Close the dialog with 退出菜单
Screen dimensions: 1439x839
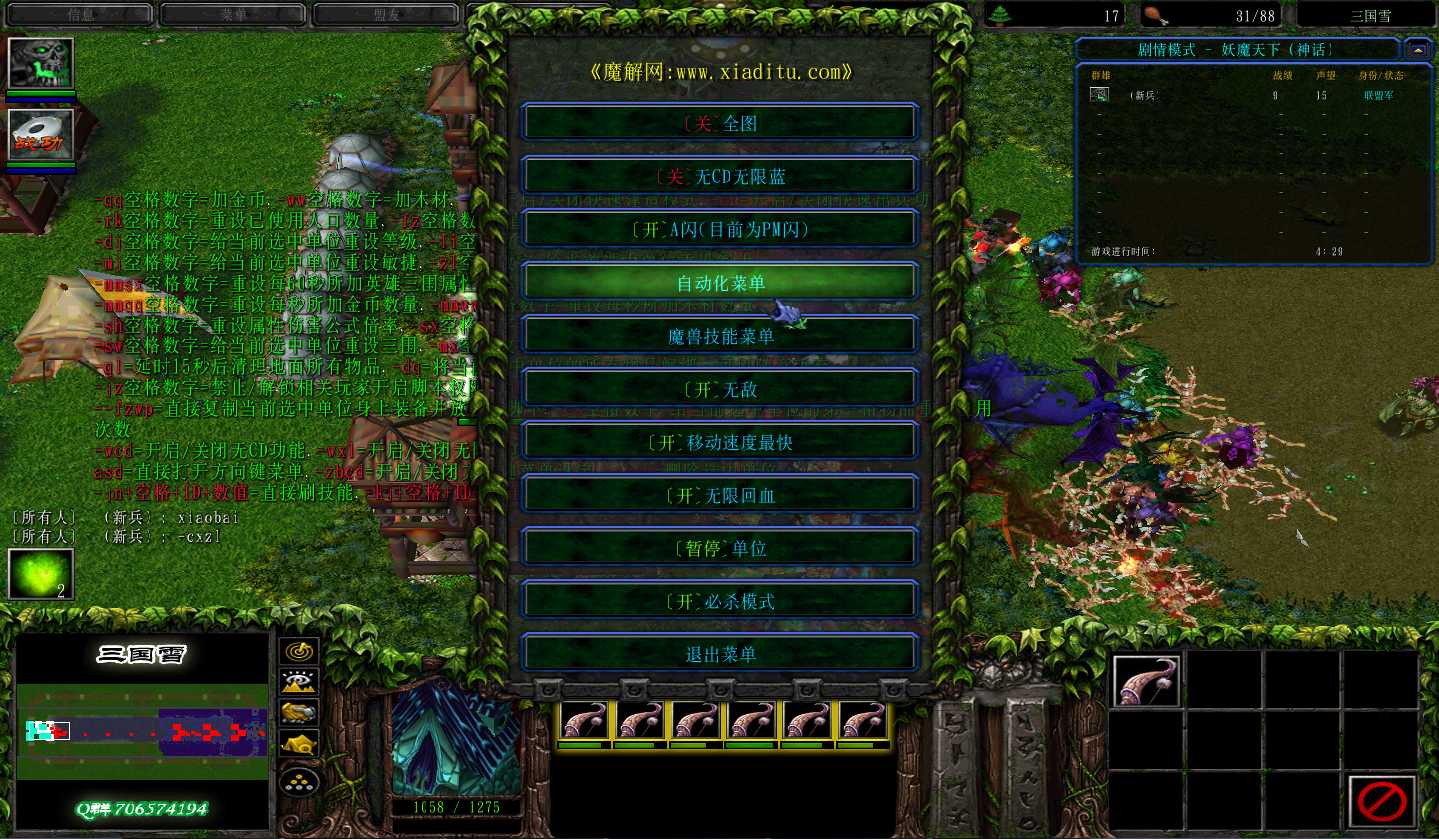pyautogui.click(x=719, y=654)
